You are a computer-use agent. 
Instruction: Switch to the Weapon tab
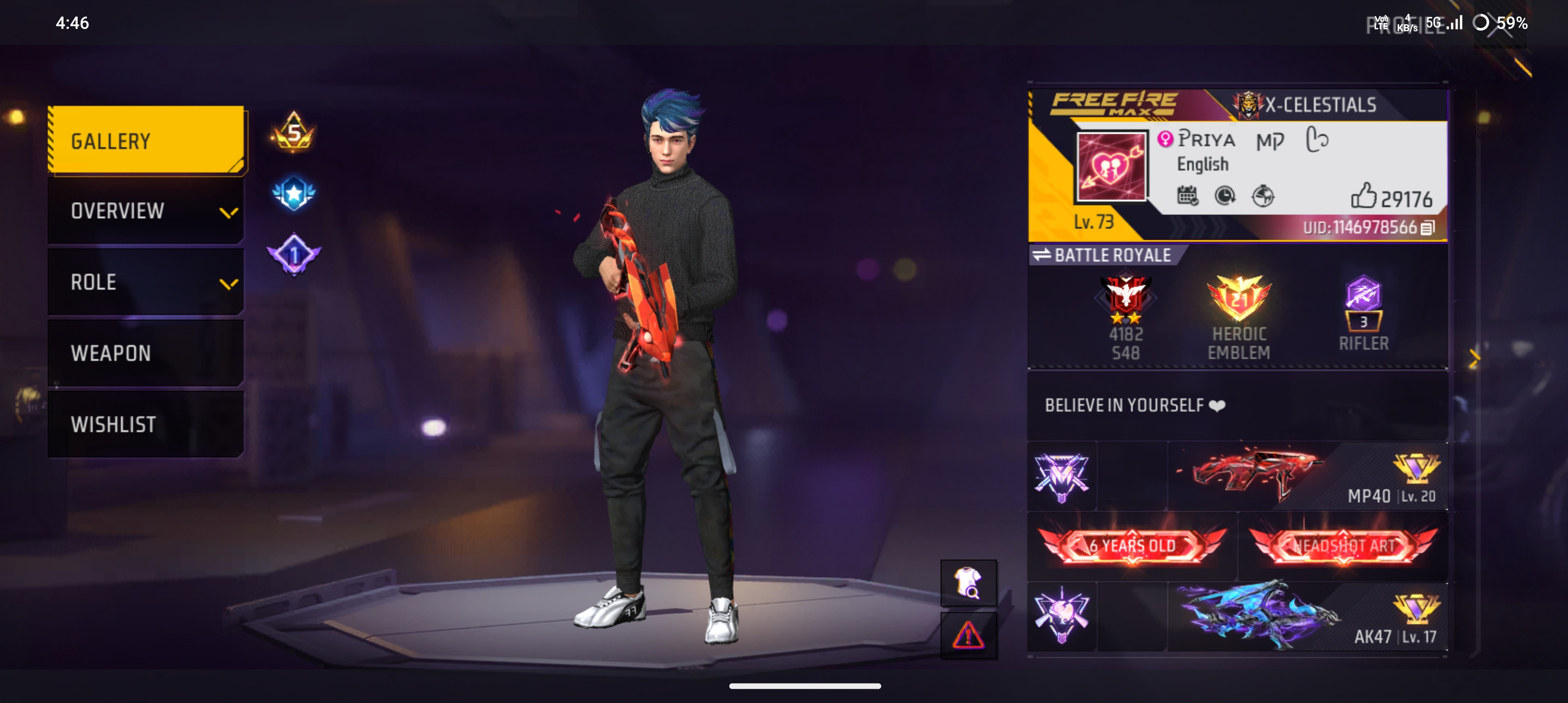tap(146, 353)
